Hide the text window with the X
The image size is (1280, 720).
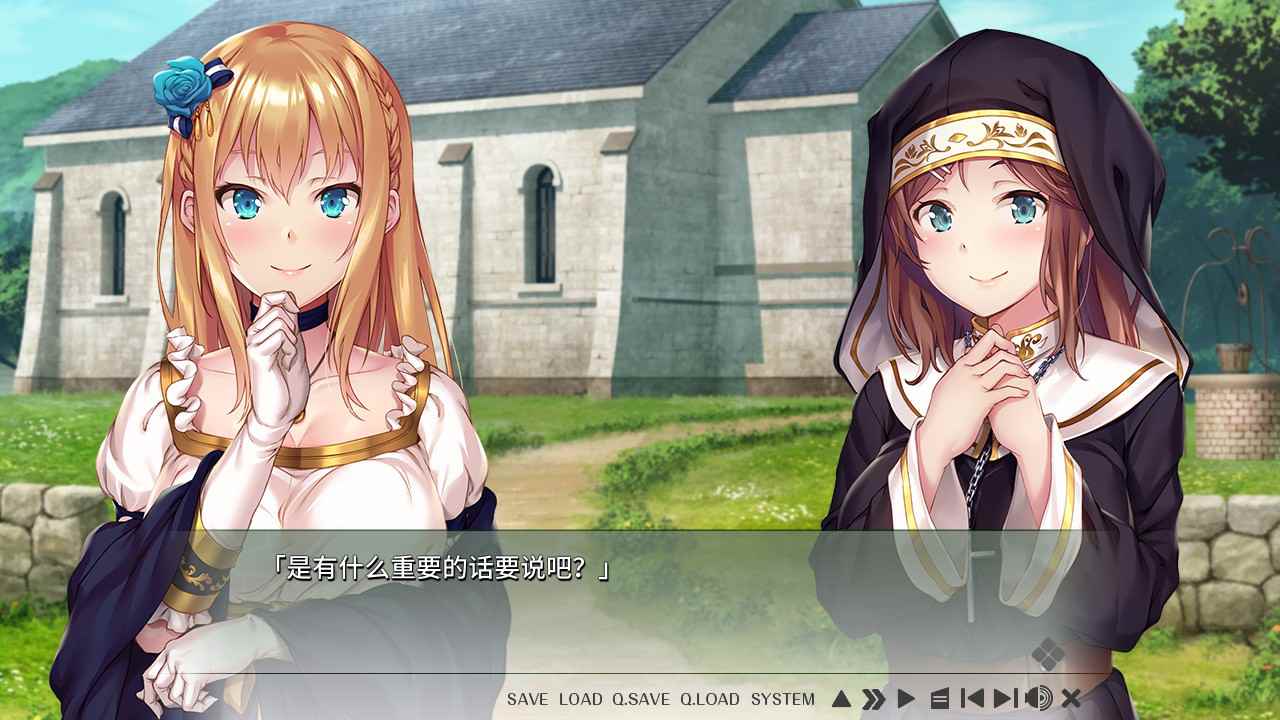[x=1071, y=699]
